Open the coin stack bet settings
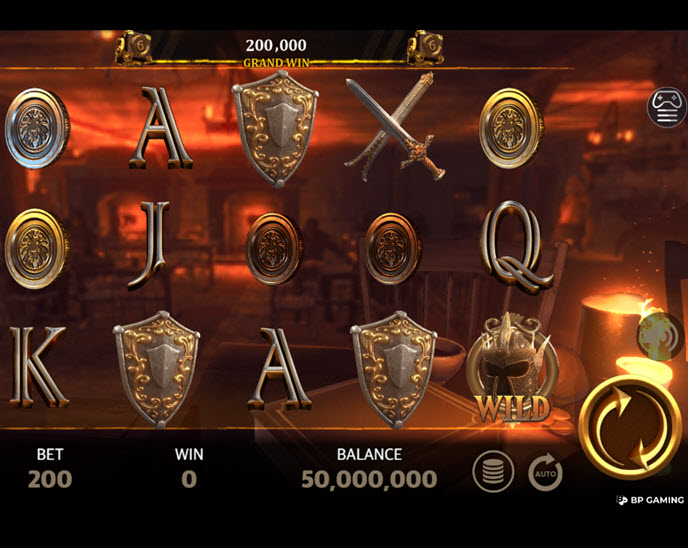Screen dimensions: 688x548 tap(493, 472)
